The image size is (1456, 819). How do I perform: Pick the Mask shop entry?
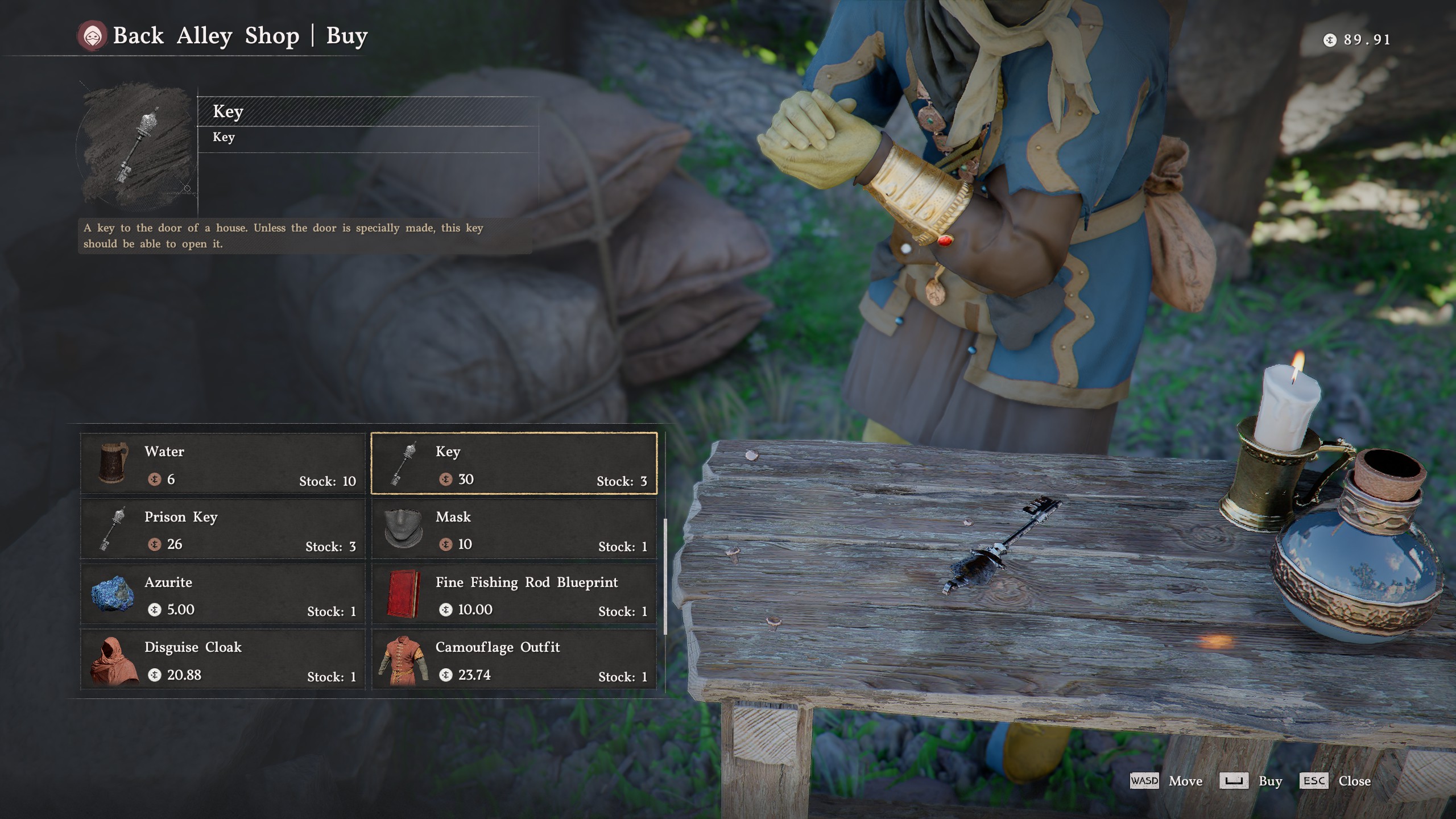click(x=514, y=529)
